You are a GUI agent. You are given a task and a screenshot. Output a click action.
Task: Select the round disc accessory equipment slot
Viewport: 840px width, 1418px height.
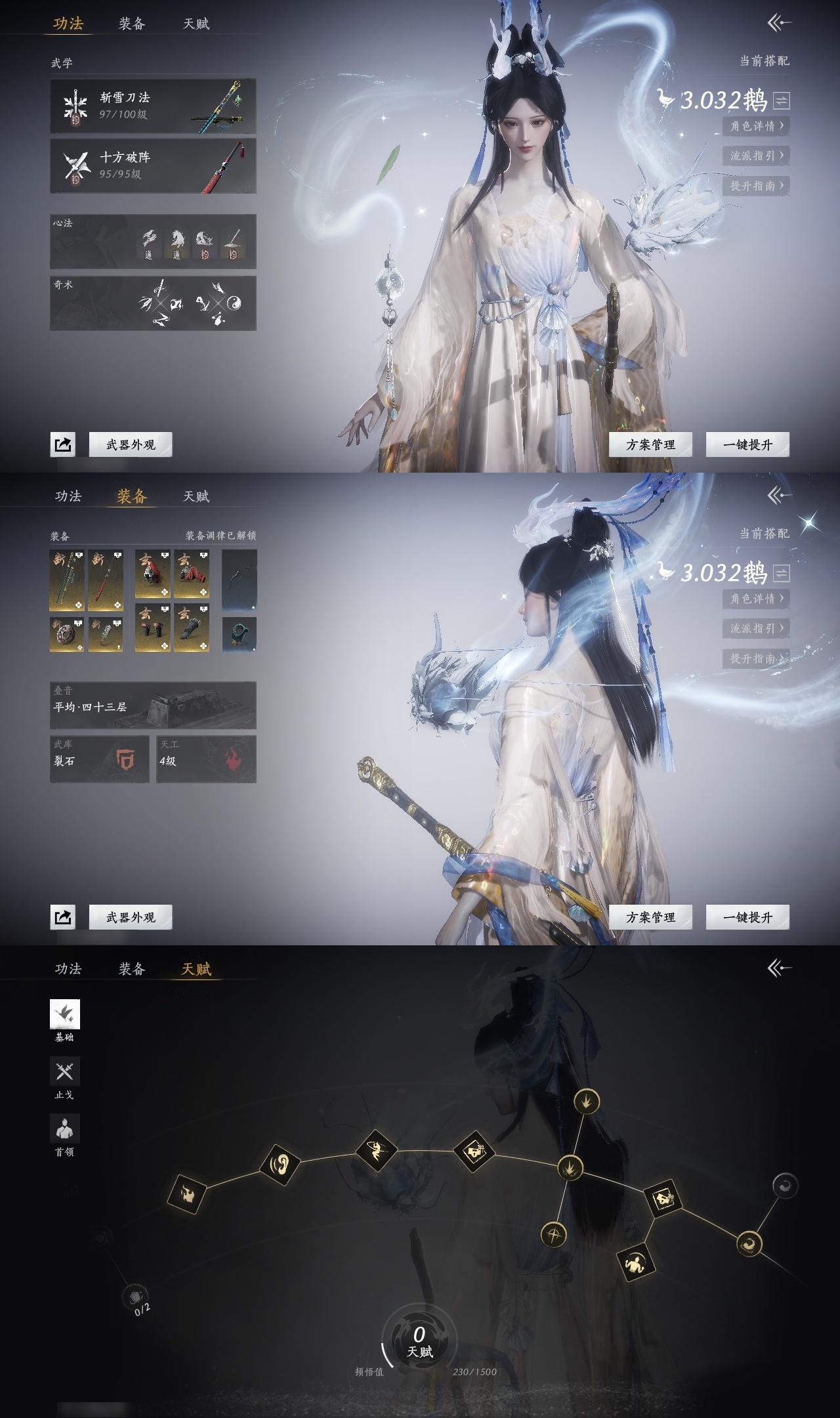[x=67, y=634]
